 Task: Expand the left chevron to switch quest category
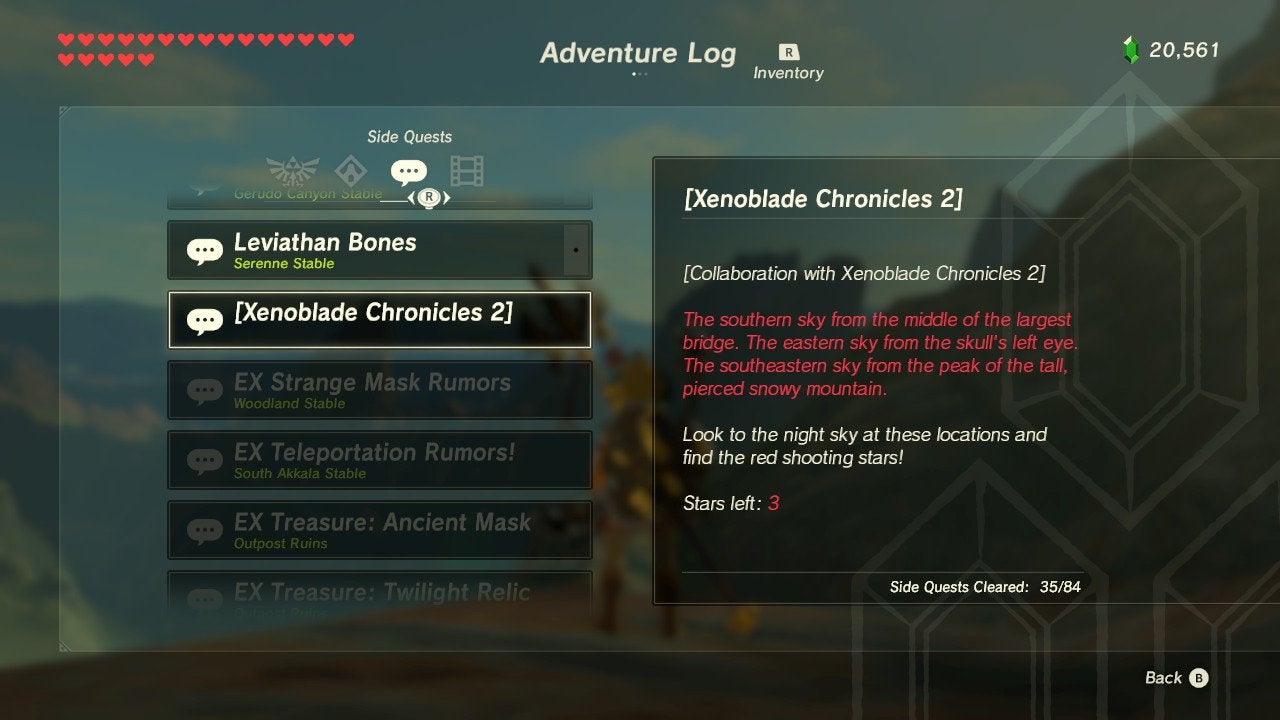point(409,198)
